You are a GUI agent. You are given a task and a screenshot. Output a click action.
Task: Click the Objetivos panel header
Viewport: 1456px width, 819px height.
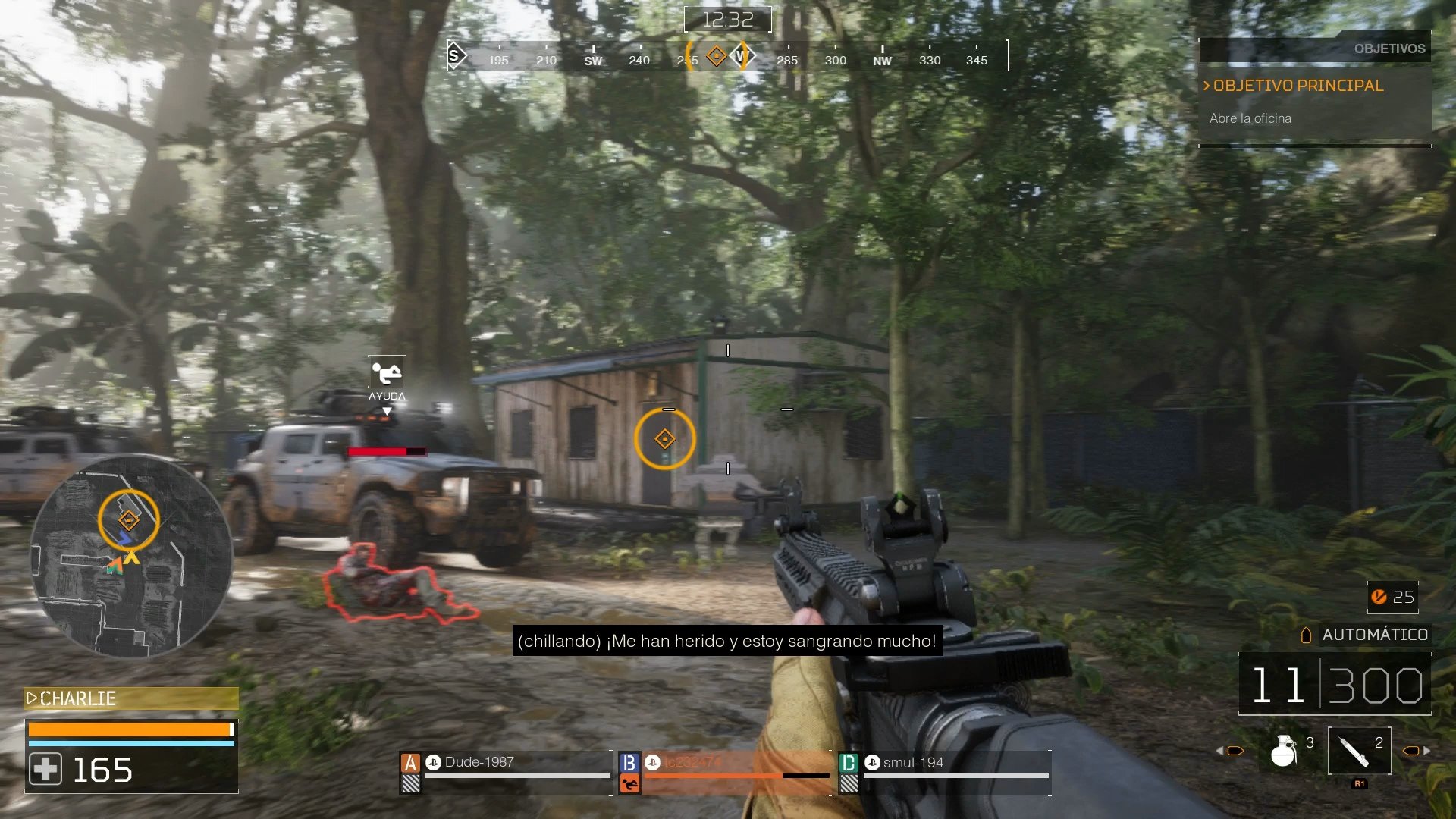(x=1389, y=49)
